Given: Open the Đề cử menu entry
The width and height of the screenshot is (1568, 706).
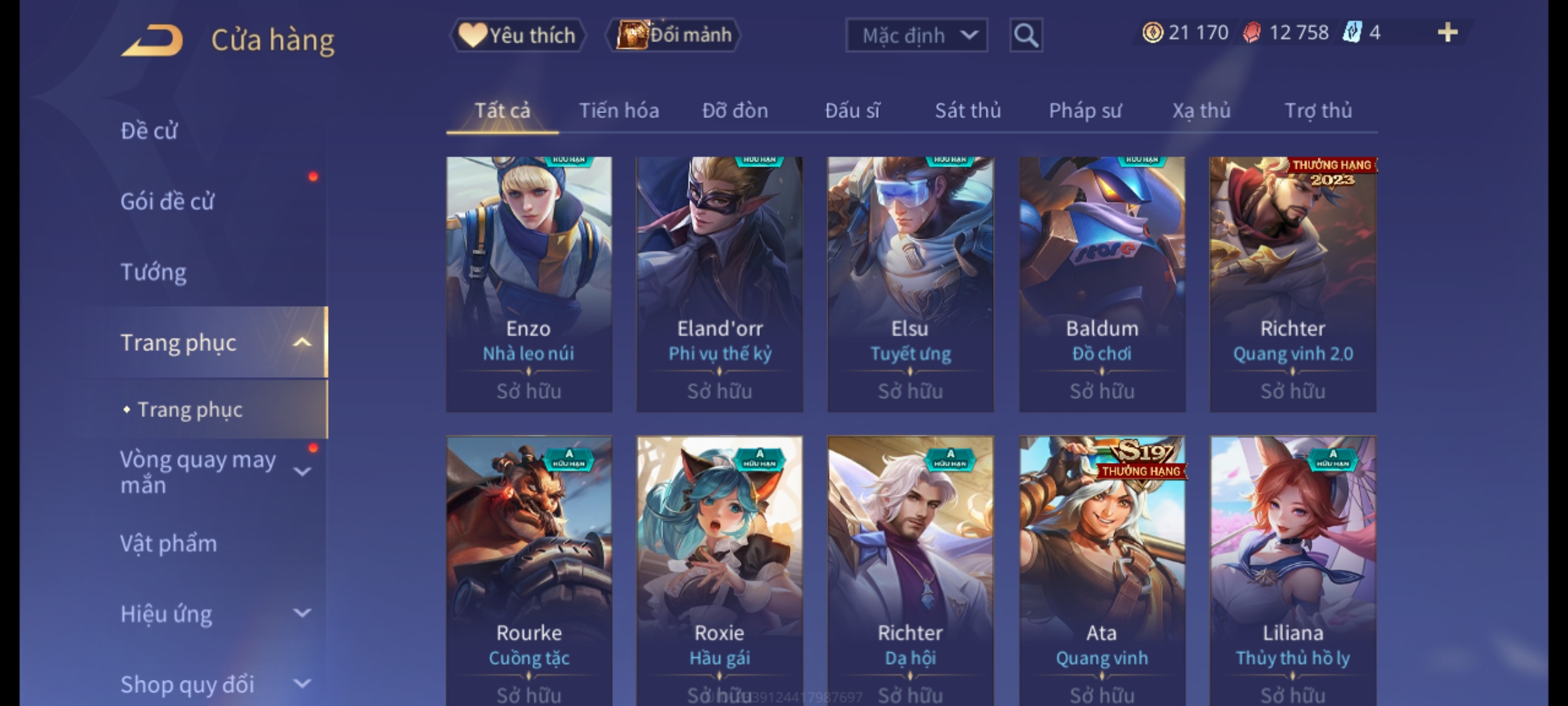Looking at the screenshot, I should [149, 131].
